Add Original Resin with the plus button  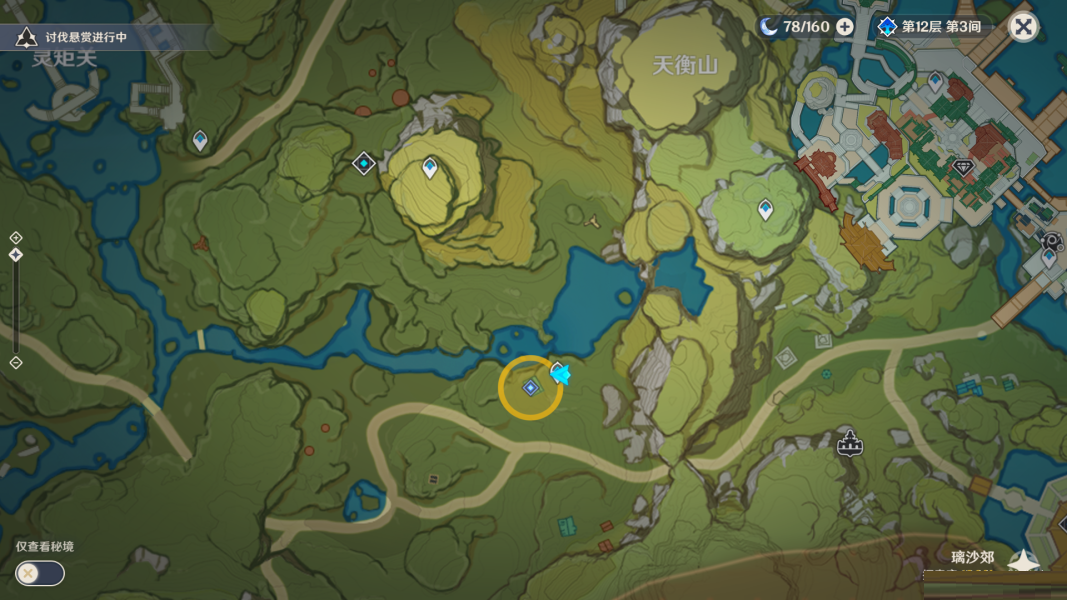point(845,26)
